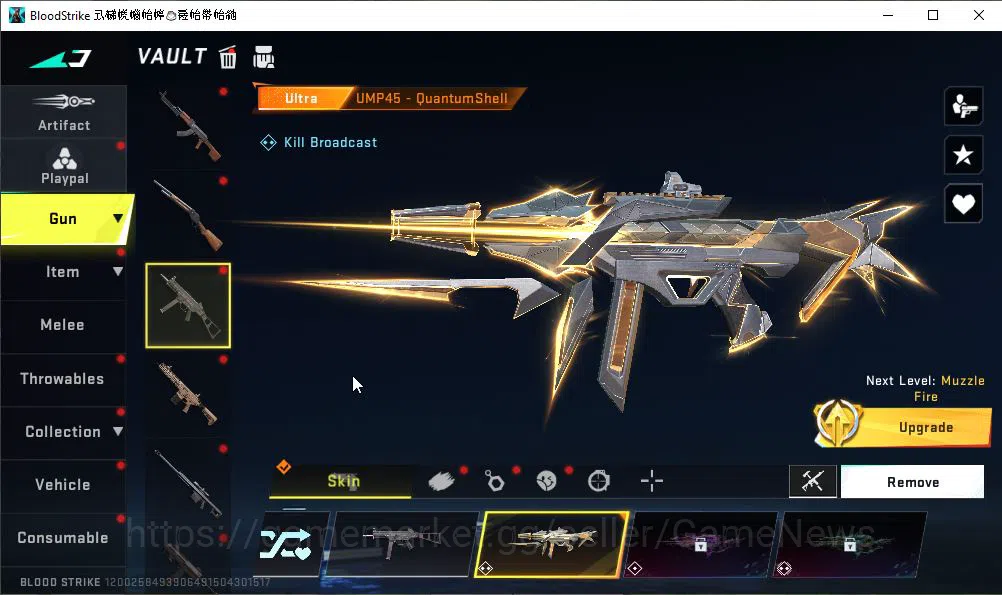Click the Remove button
Image resolution: width=1002 pixels, height=595 pixels.
[x=912, y=482]
